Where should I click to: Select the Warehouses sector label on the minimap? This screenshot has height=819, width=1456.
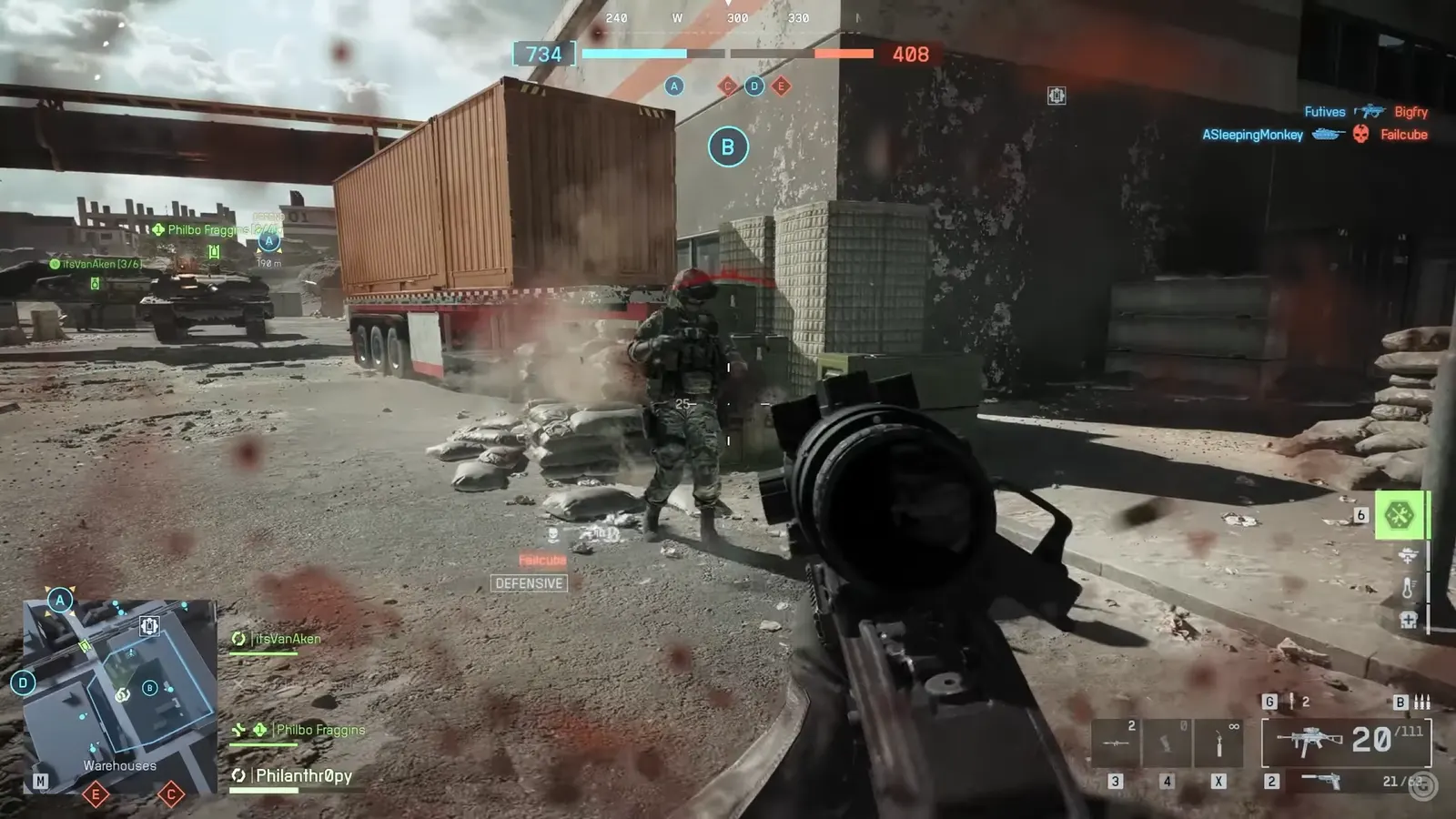(x=119, y=765)
